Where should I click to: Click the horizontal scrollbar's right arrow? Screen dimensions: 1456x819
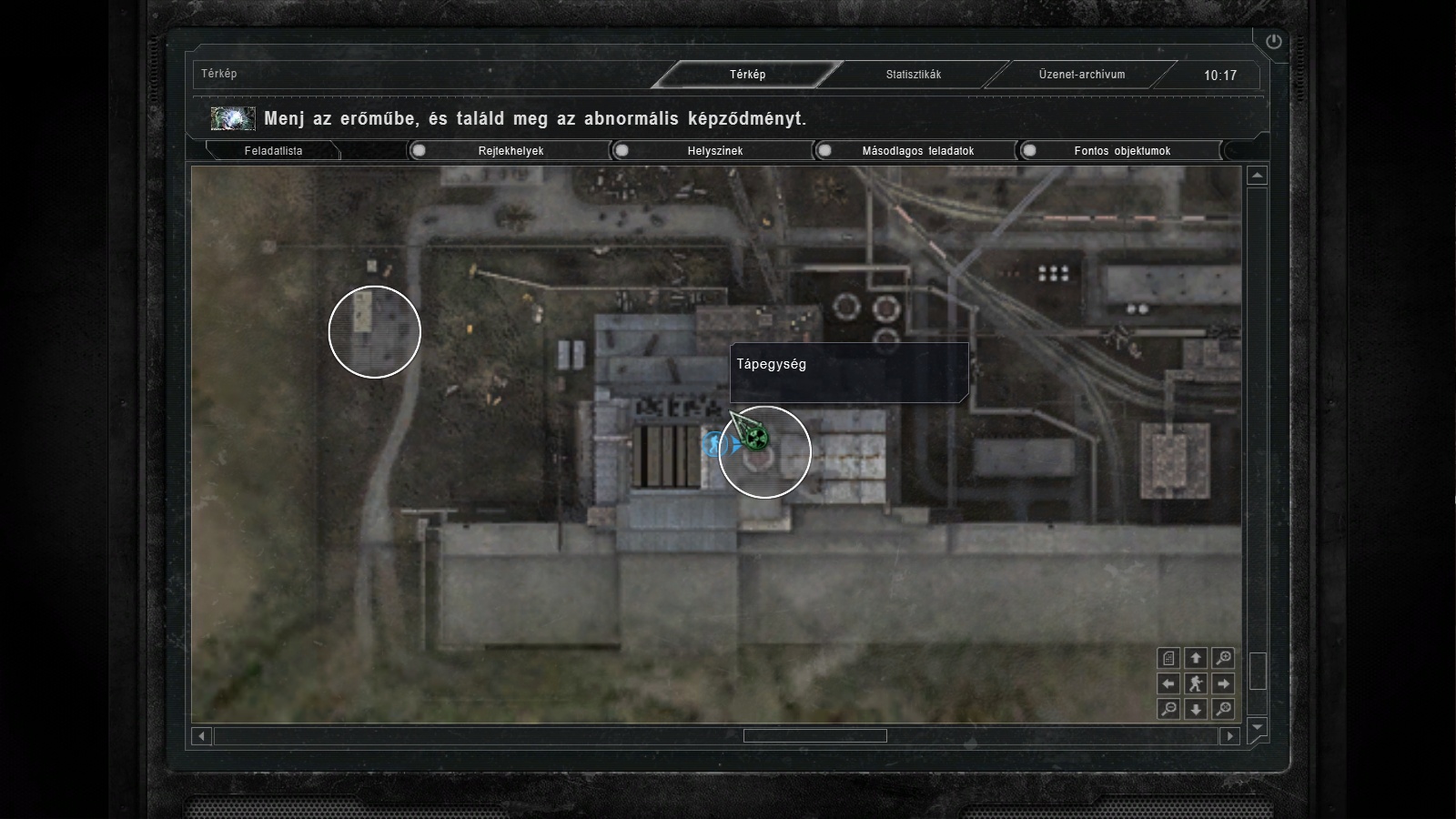(x=1230, y=735)
